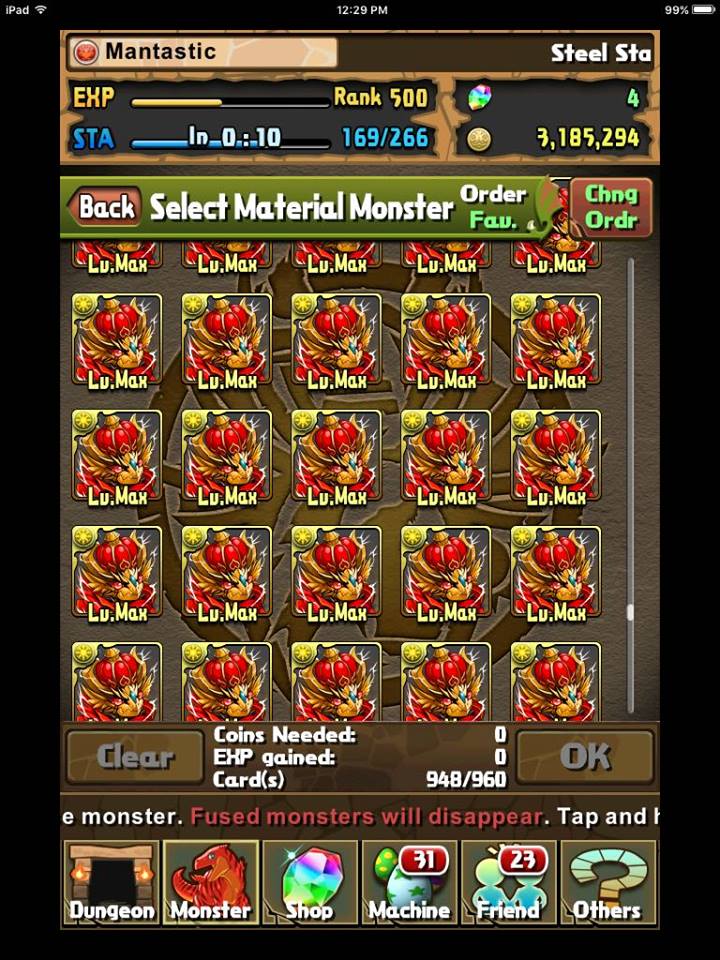Open the Others menu tab

(x=608, y=882)
